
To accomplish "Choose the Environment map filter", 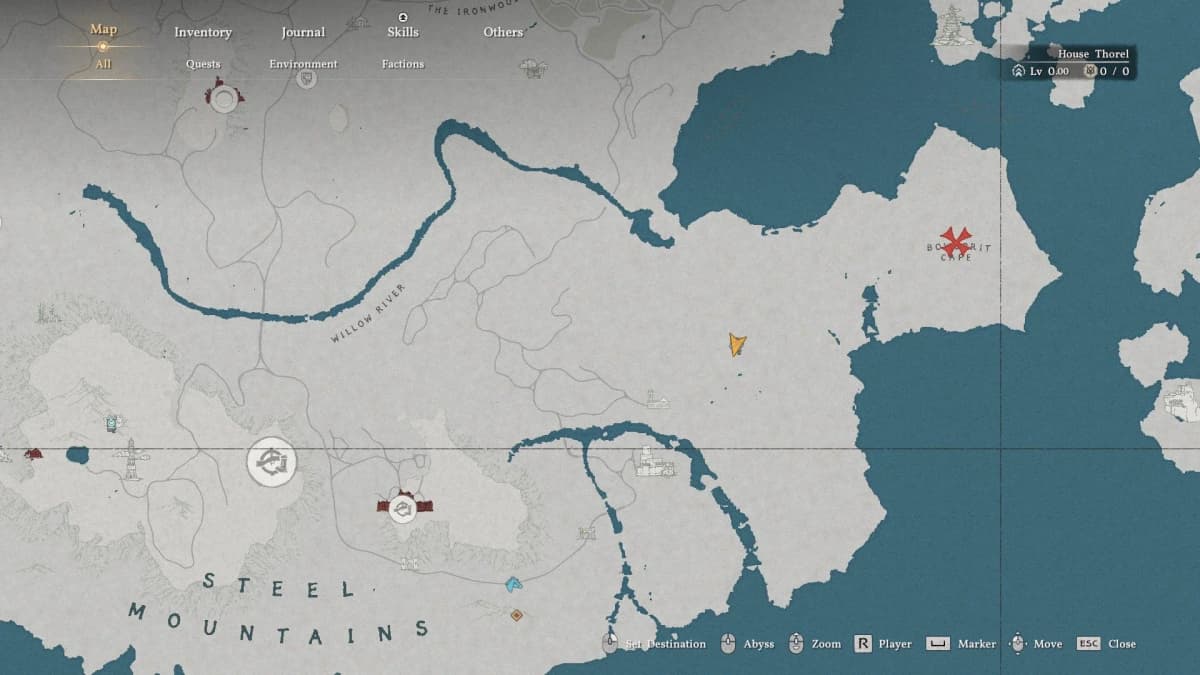I will coord(303,64).
